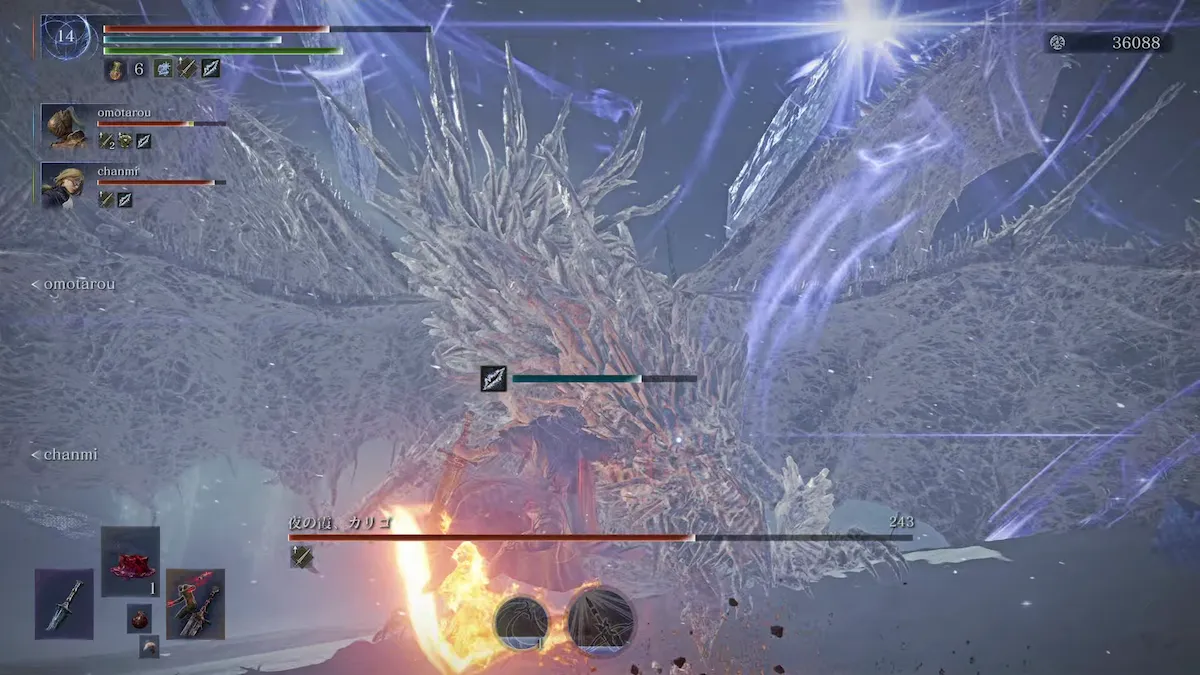Select the red consumable item slot

pyautogui.click(x=130, y=561)
